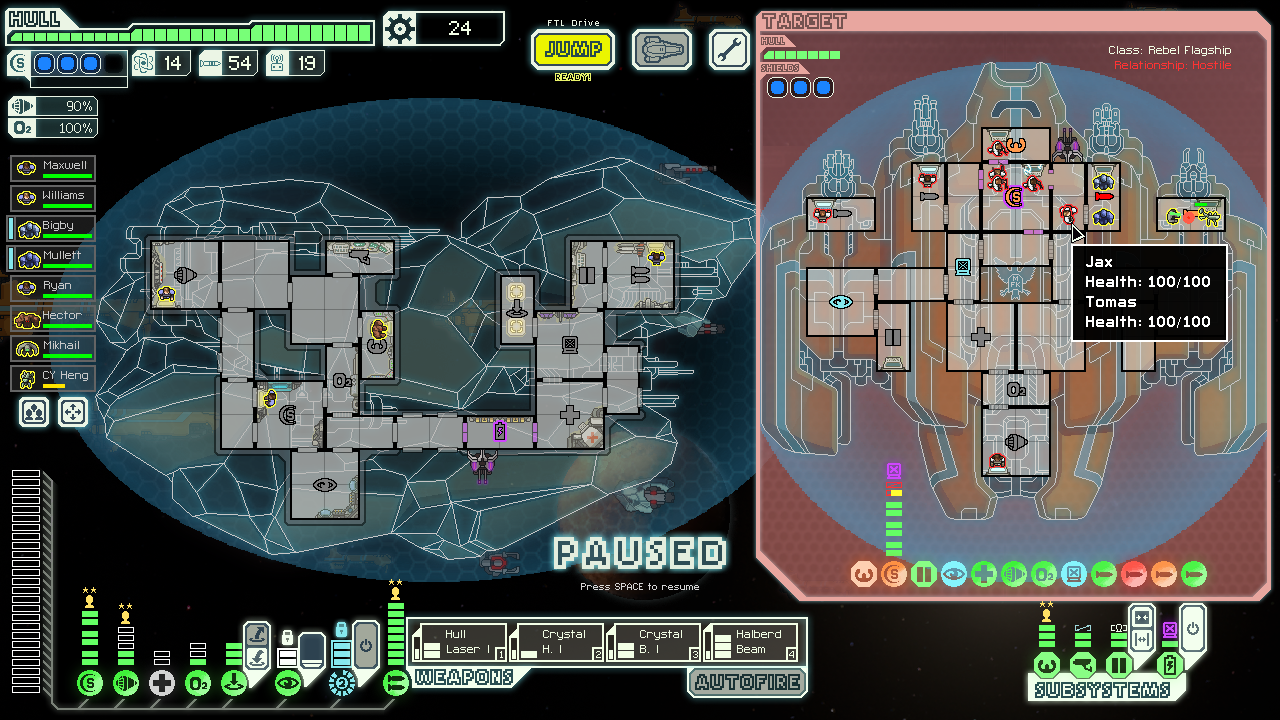Arm the Halberd Beam weapon
Screen dimensions: 1280x720
coord(751,642)
